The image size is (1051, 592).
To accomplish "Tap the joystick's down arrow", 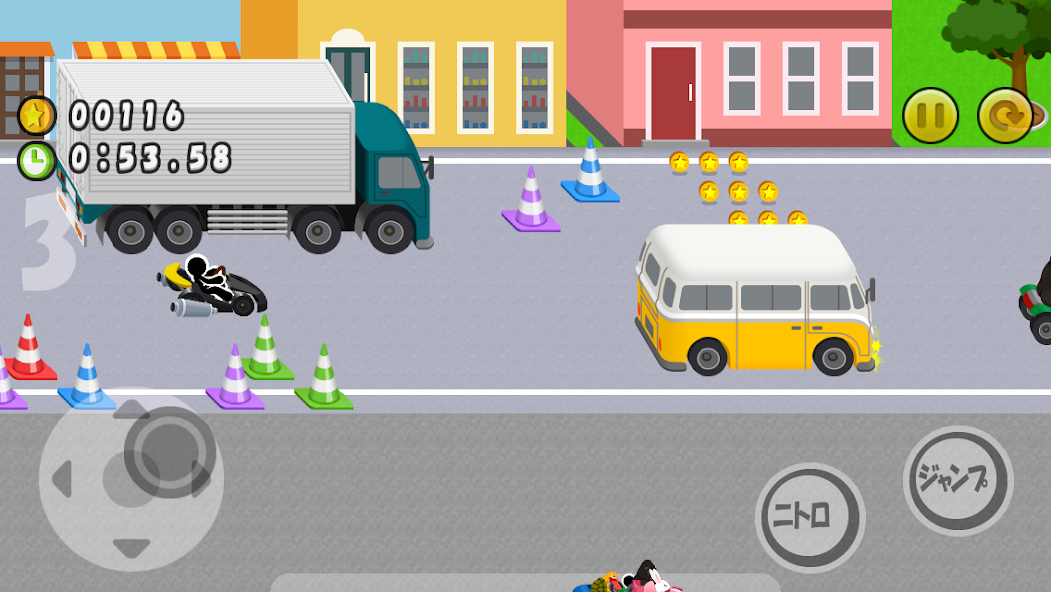I will pos(131,548).
